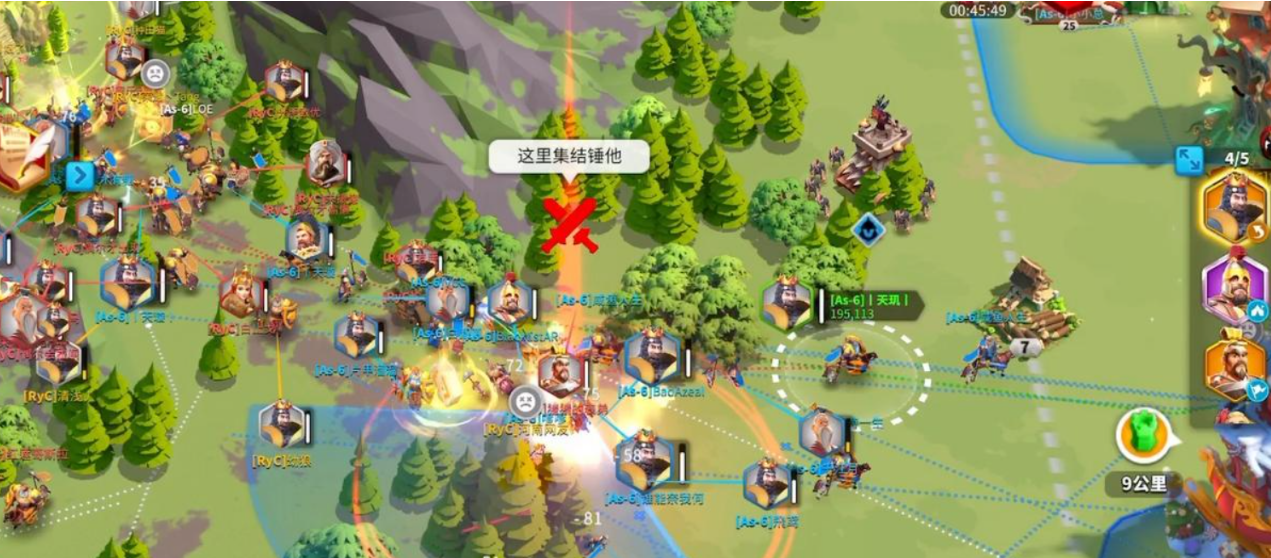Click the red crossed-swords attack marker
This screenshot has width=1271, height=558.
click(x=568, y=225)
